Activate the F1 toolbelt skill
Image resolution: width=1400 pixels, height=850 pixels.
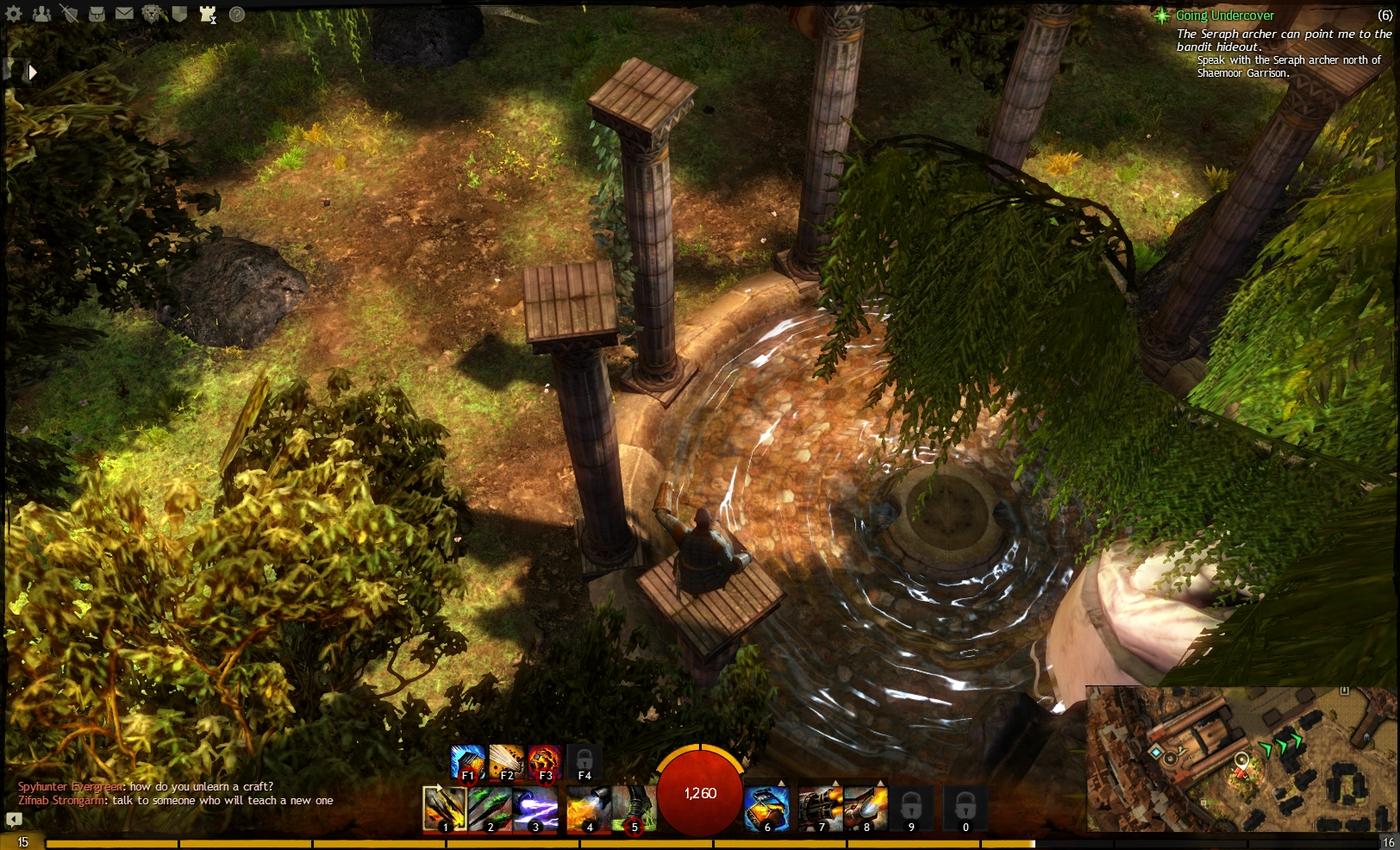click(x=468, y=762)
